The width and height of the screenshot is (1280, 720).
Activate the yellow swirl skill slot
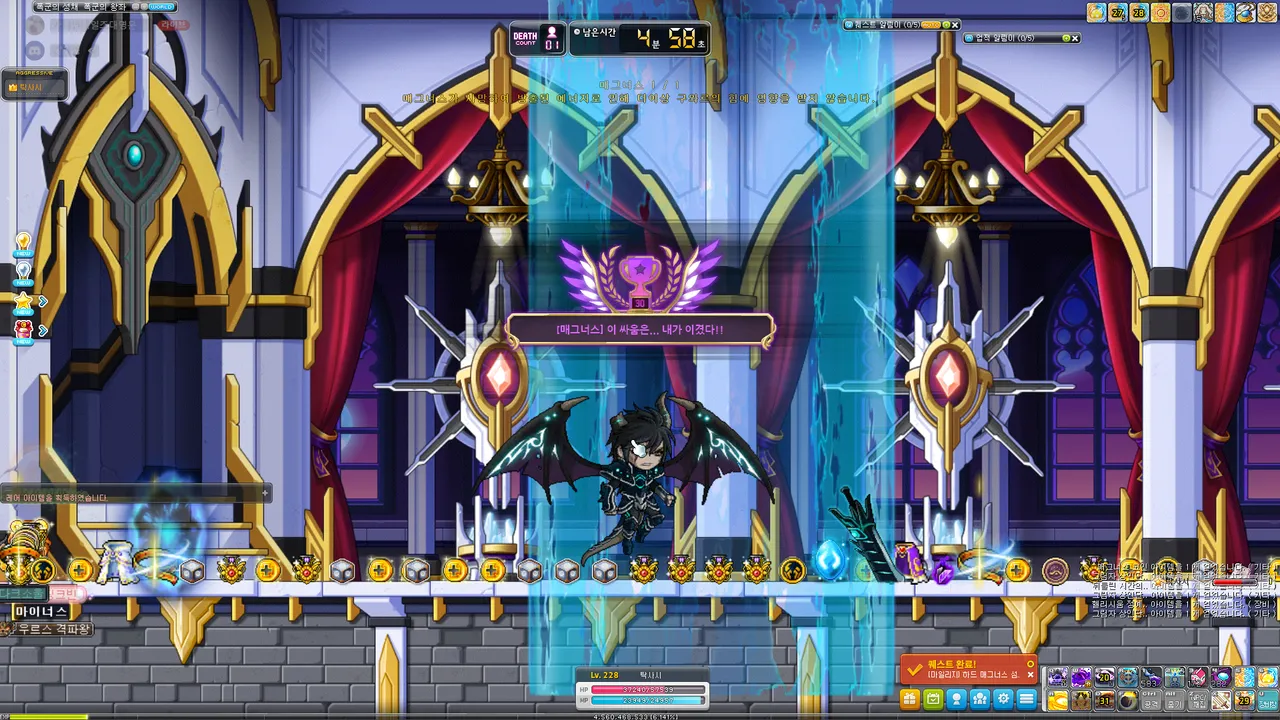(x=1057, y=700)
